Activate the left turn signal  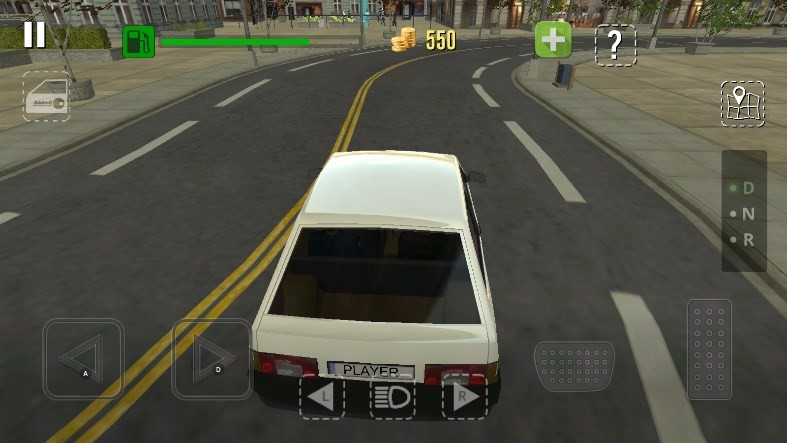coord(322,398)
